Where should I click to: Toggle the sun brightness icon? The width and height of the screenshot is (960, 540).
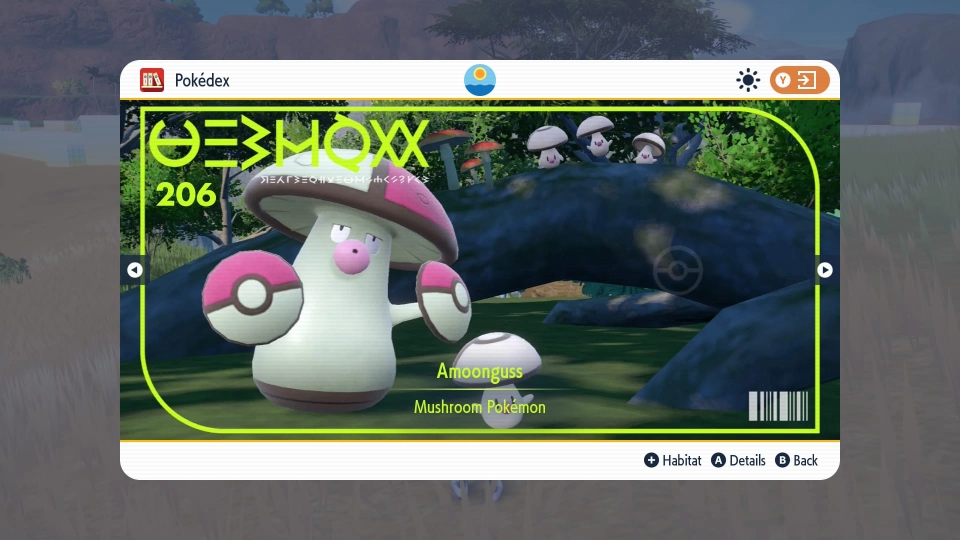(747, 80)
